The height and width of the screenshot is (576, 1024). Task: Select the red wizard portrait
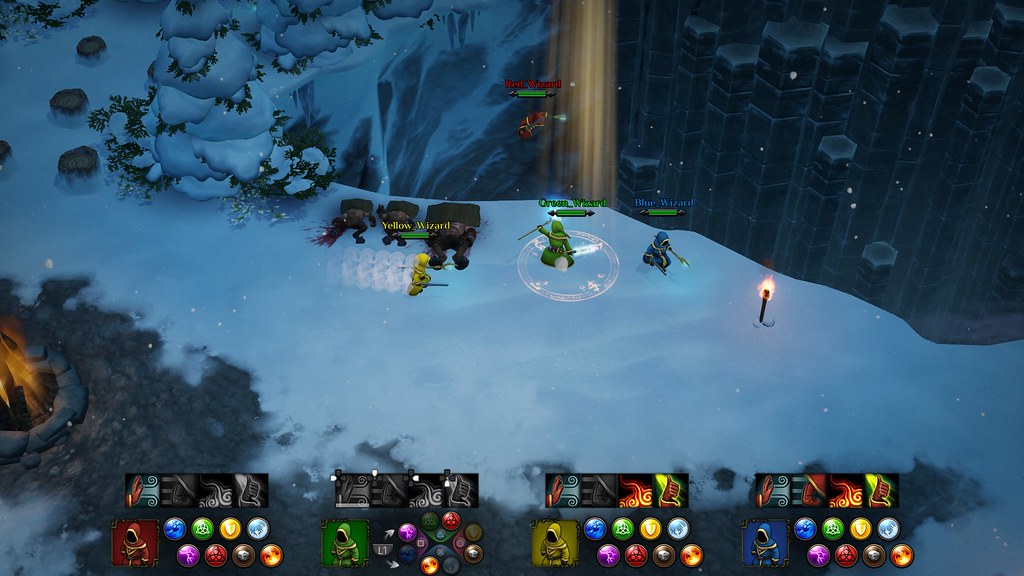tap(134, 542)
